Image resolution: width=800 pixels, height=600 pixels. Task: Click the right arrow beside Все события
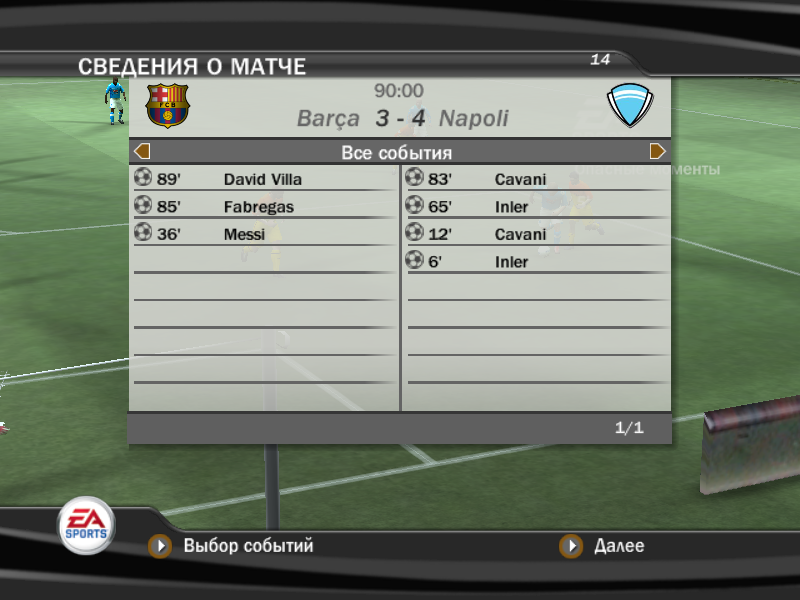tap(658, 152)
